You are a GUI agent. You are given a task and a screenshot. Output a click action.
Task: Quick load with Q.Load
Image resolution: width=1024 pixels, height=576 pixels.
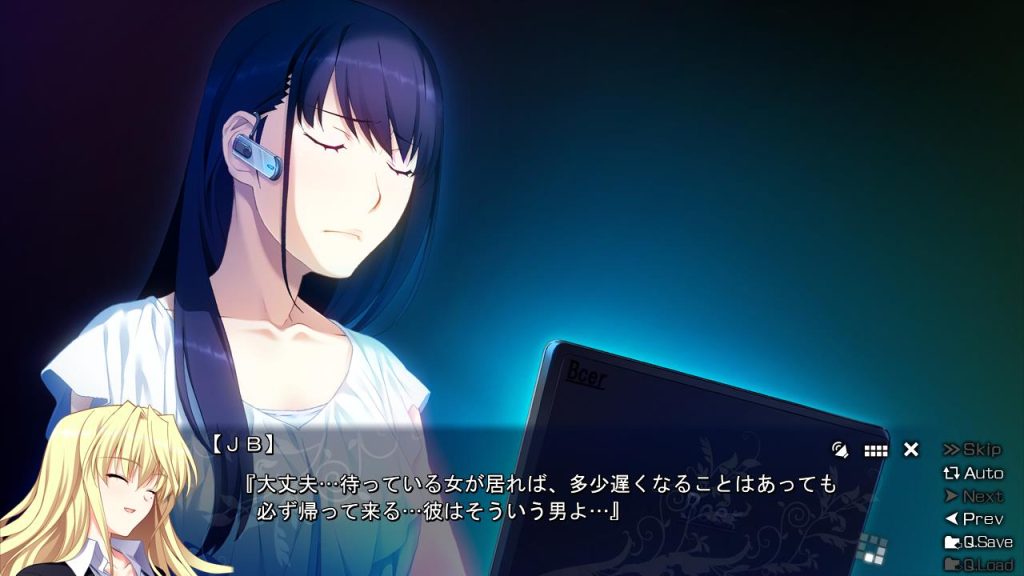[978, 565]
